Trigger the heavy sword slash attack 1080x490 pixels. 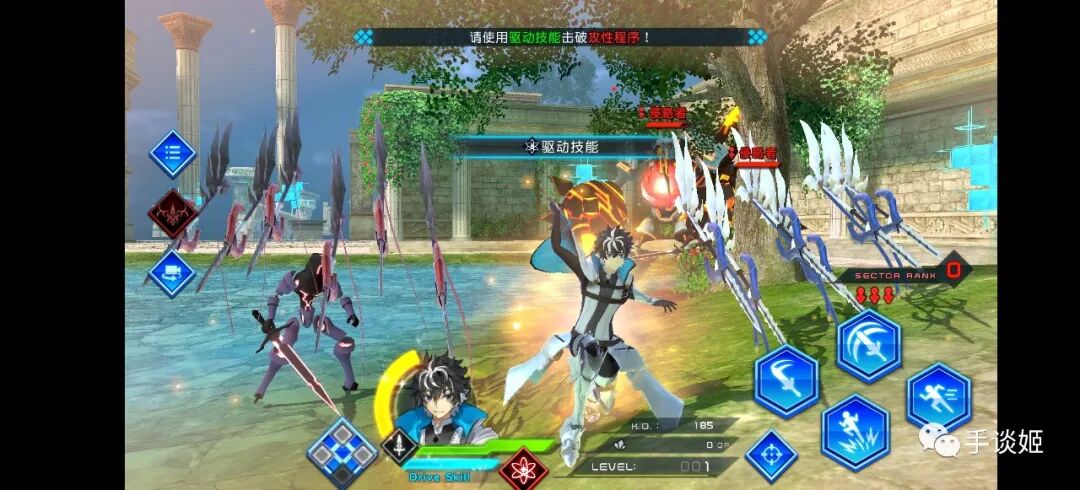click(x=869, y=345)
